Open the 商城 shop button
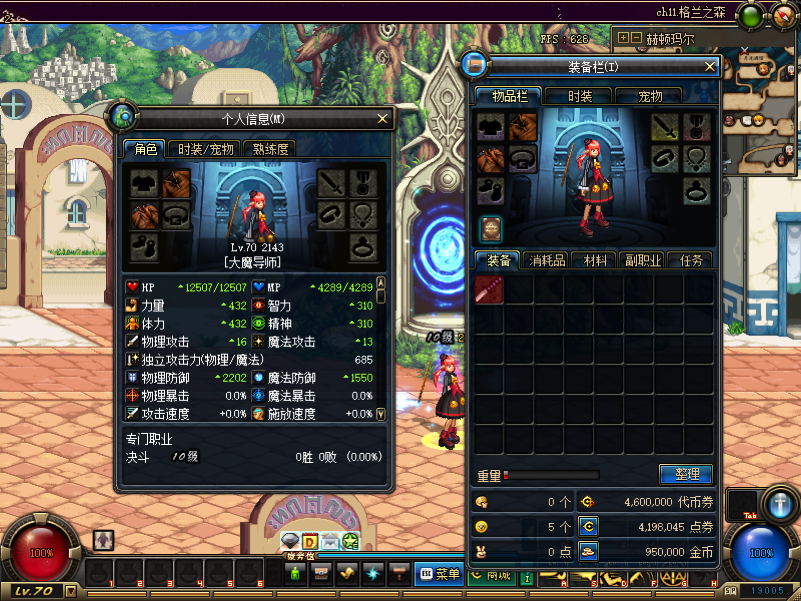801x601 pixels. (490, 574)
